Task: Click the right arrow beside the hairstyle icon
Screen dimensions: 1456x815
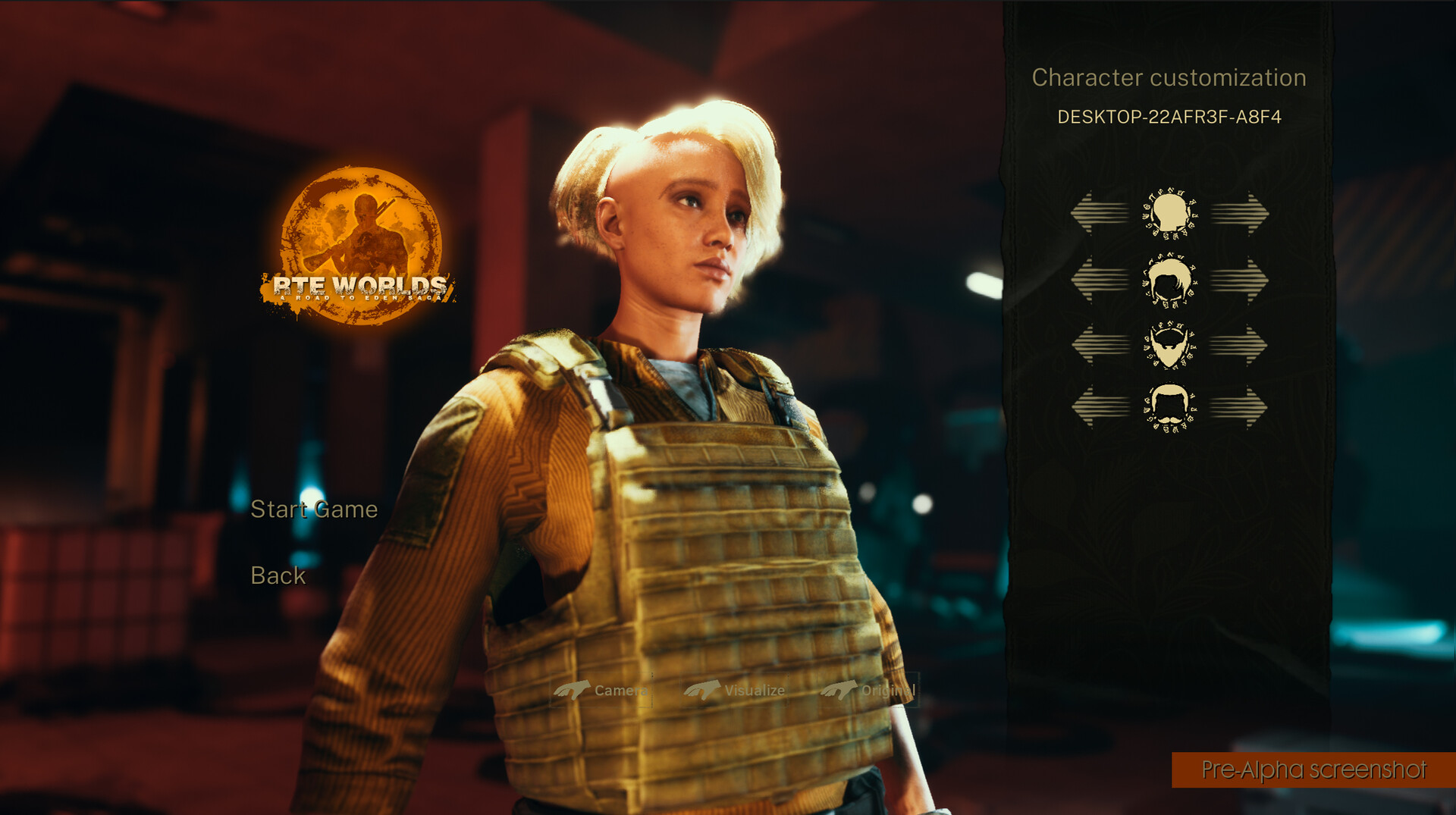Action: tap(1240, 281)
